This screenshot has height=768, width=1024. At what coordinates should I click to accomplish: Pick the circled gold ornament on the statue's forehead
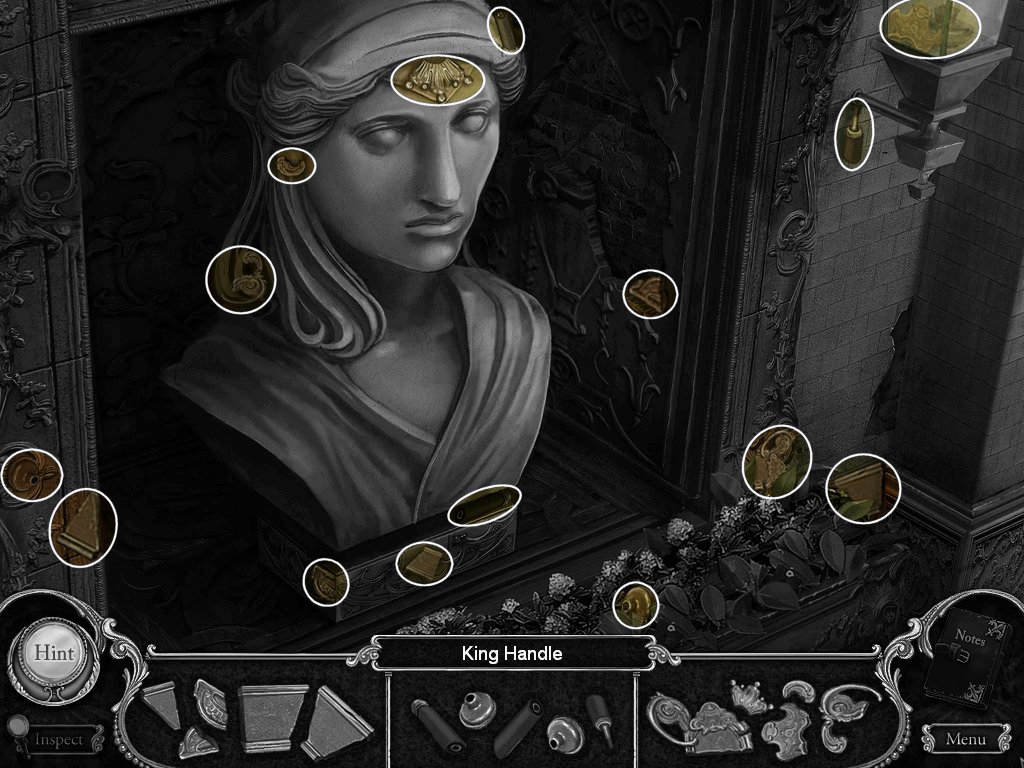pos(437,79)
